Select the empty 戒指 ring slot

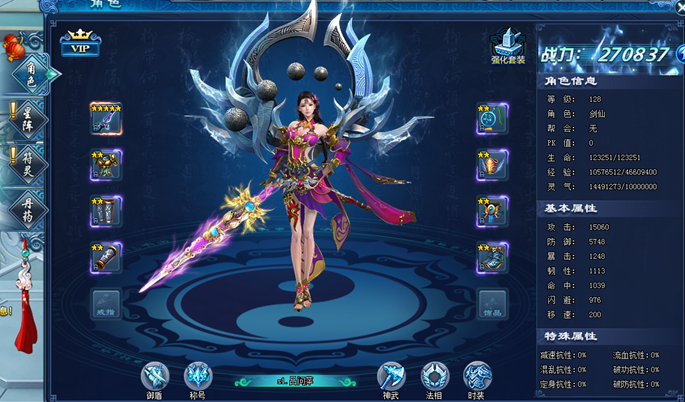[x=106, y=303]
